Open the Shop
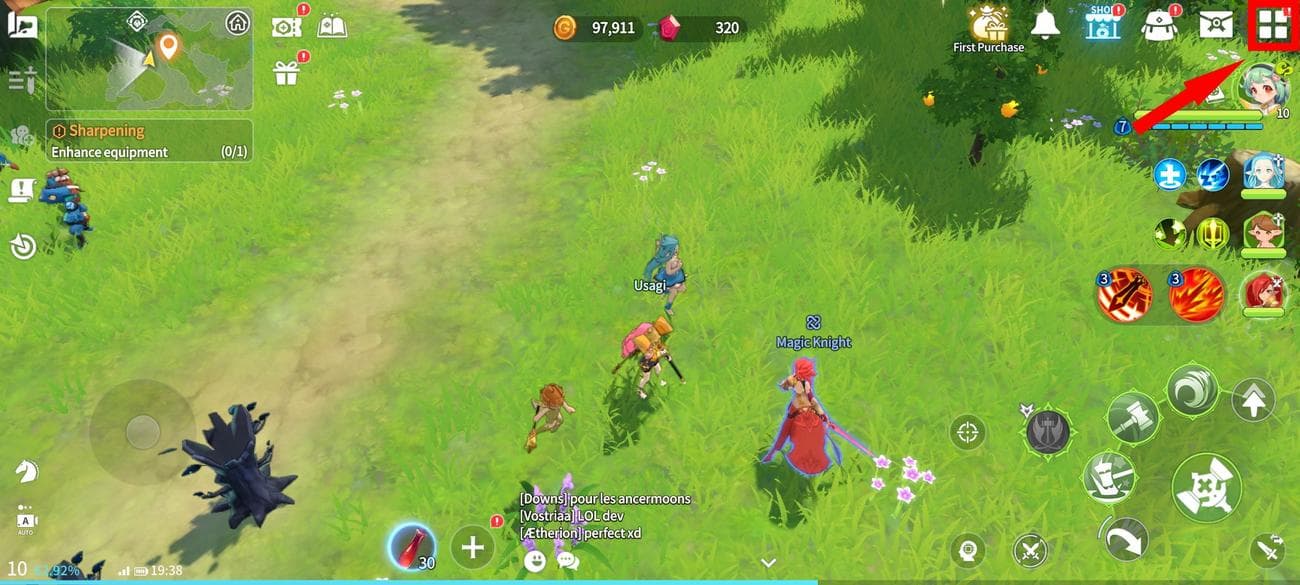 click(1102, 23)
